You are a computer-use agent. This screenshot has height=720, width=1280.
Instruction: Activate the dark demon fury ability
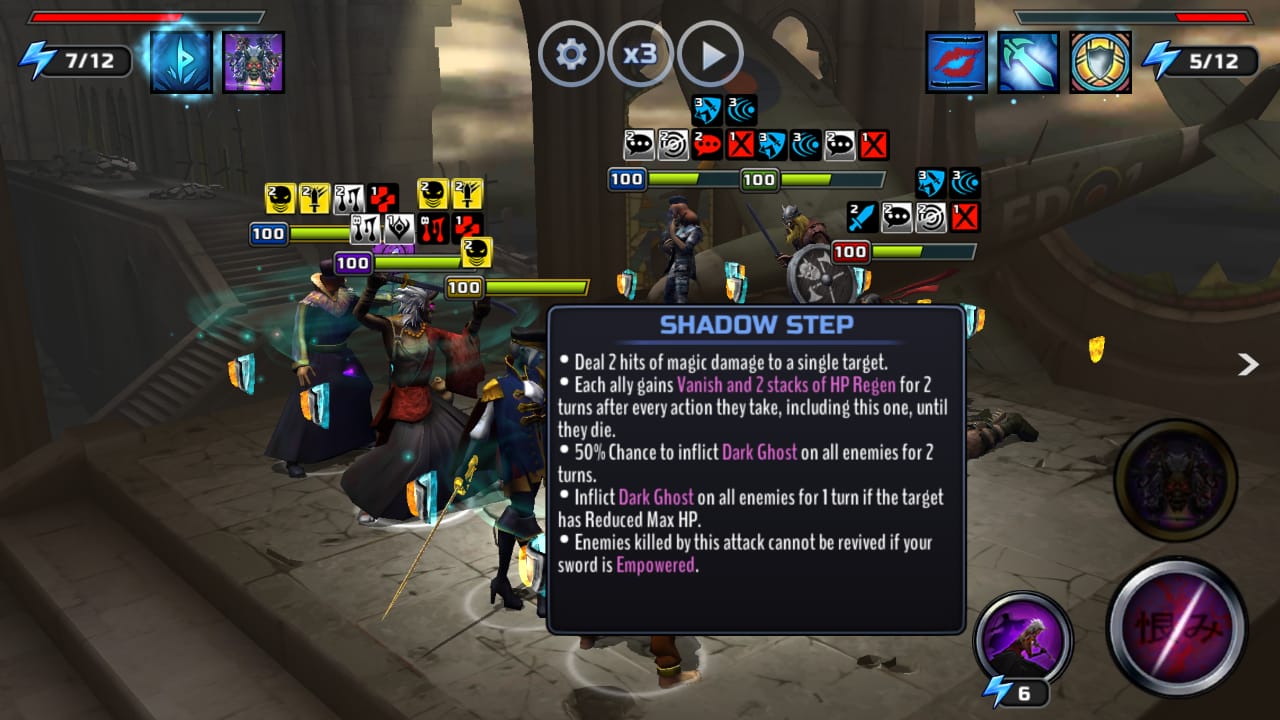1175,481
